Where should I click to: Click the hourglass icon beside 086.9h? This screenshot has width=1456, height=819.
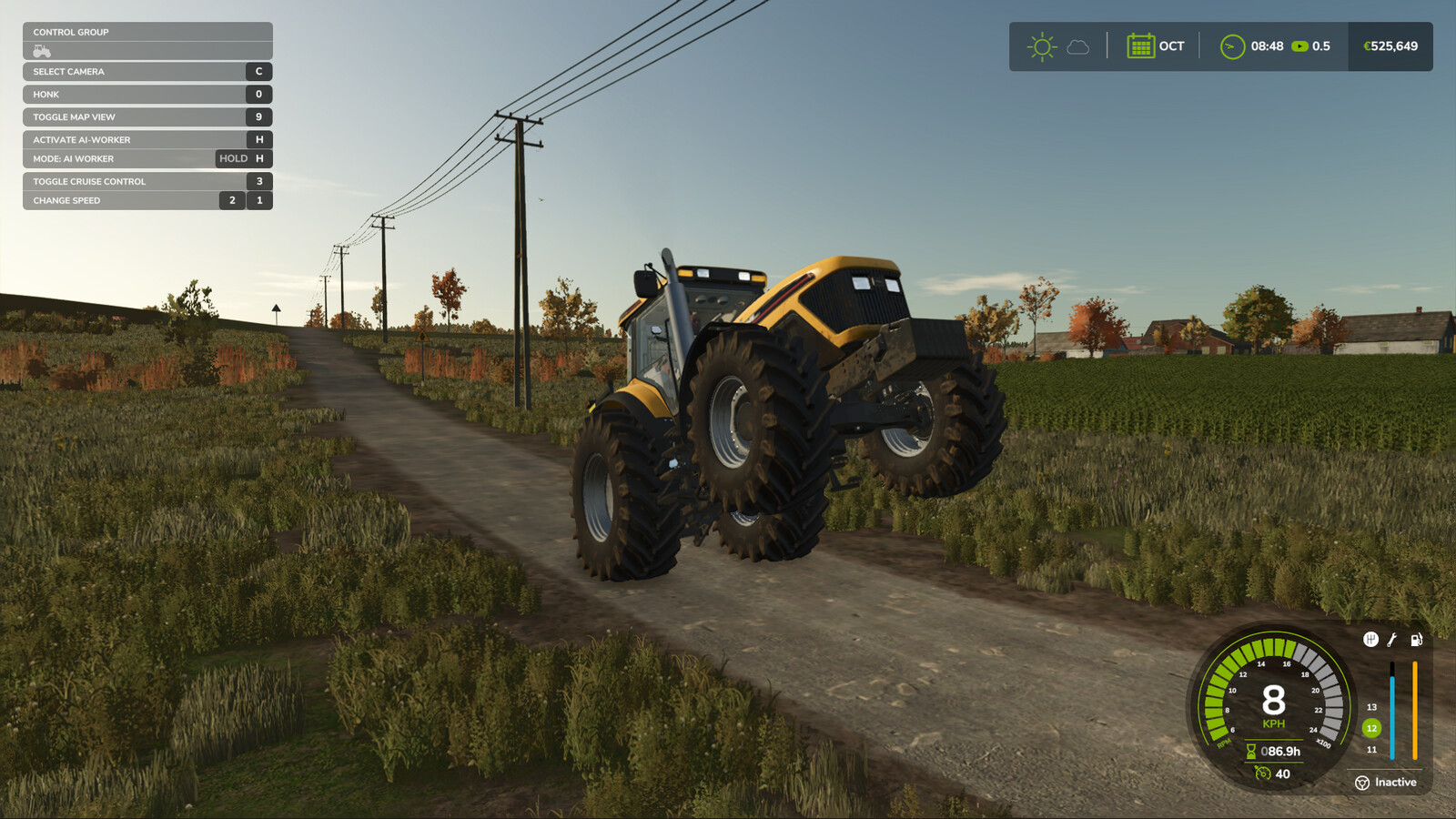[1253, 752]
